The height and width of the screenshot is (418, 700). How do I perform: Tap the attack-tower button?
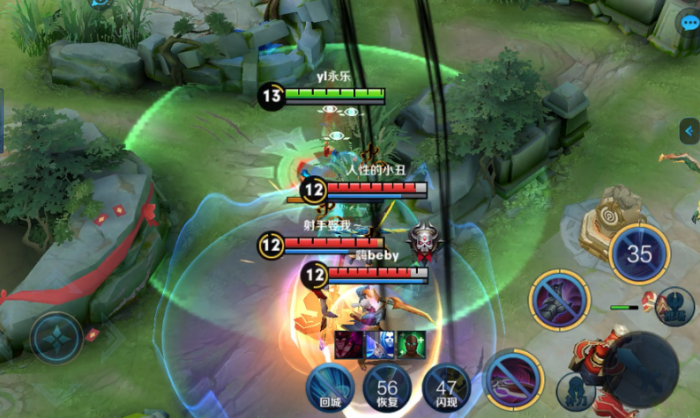[675, 305]
